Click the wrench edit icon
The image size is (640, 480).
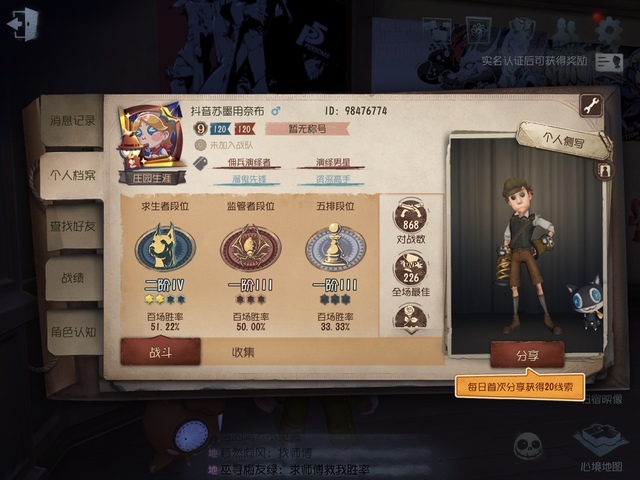(590, 106)
